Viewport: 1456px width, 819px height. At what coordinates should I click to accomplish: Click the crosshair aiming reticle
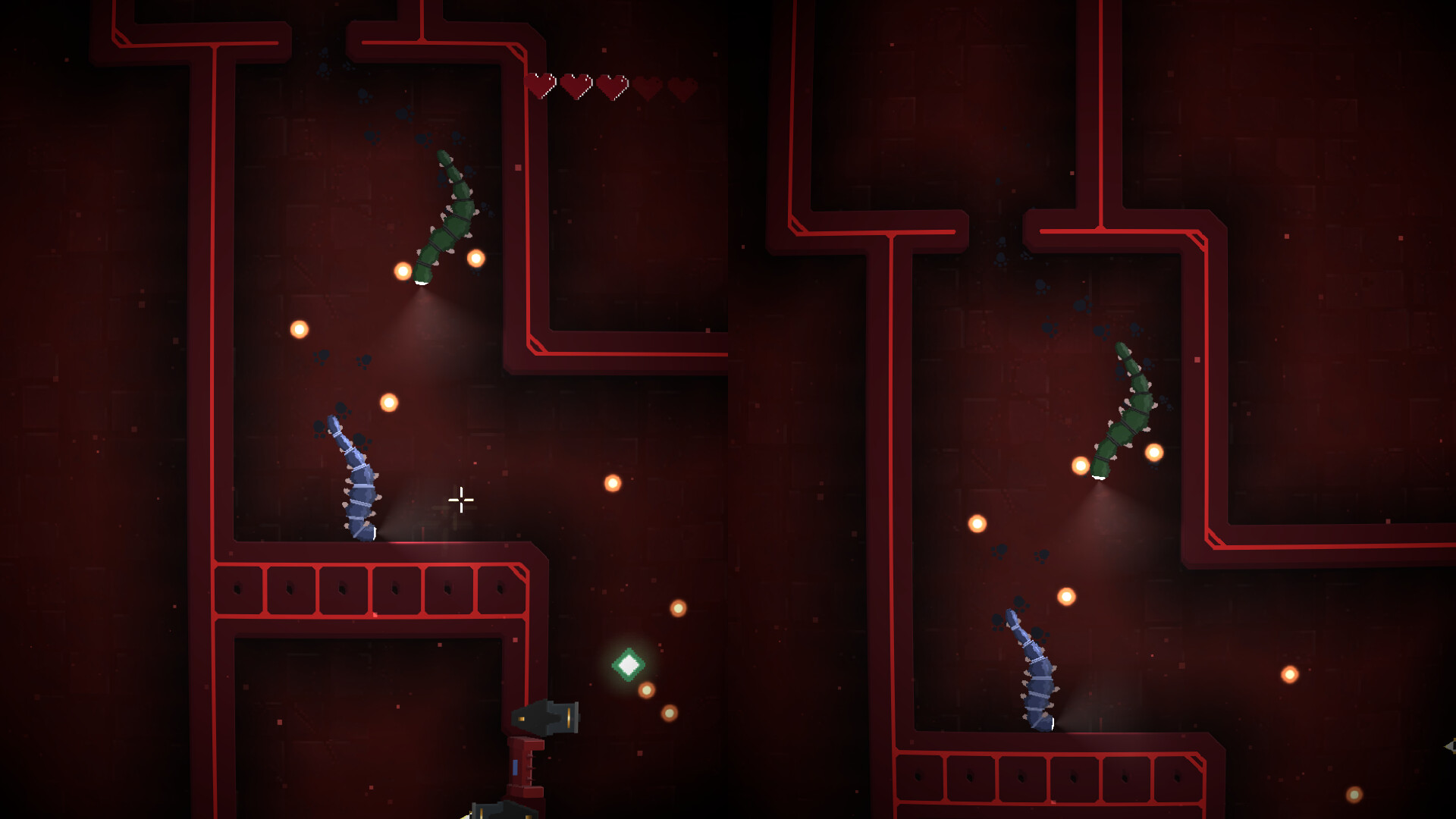(460, 500)
